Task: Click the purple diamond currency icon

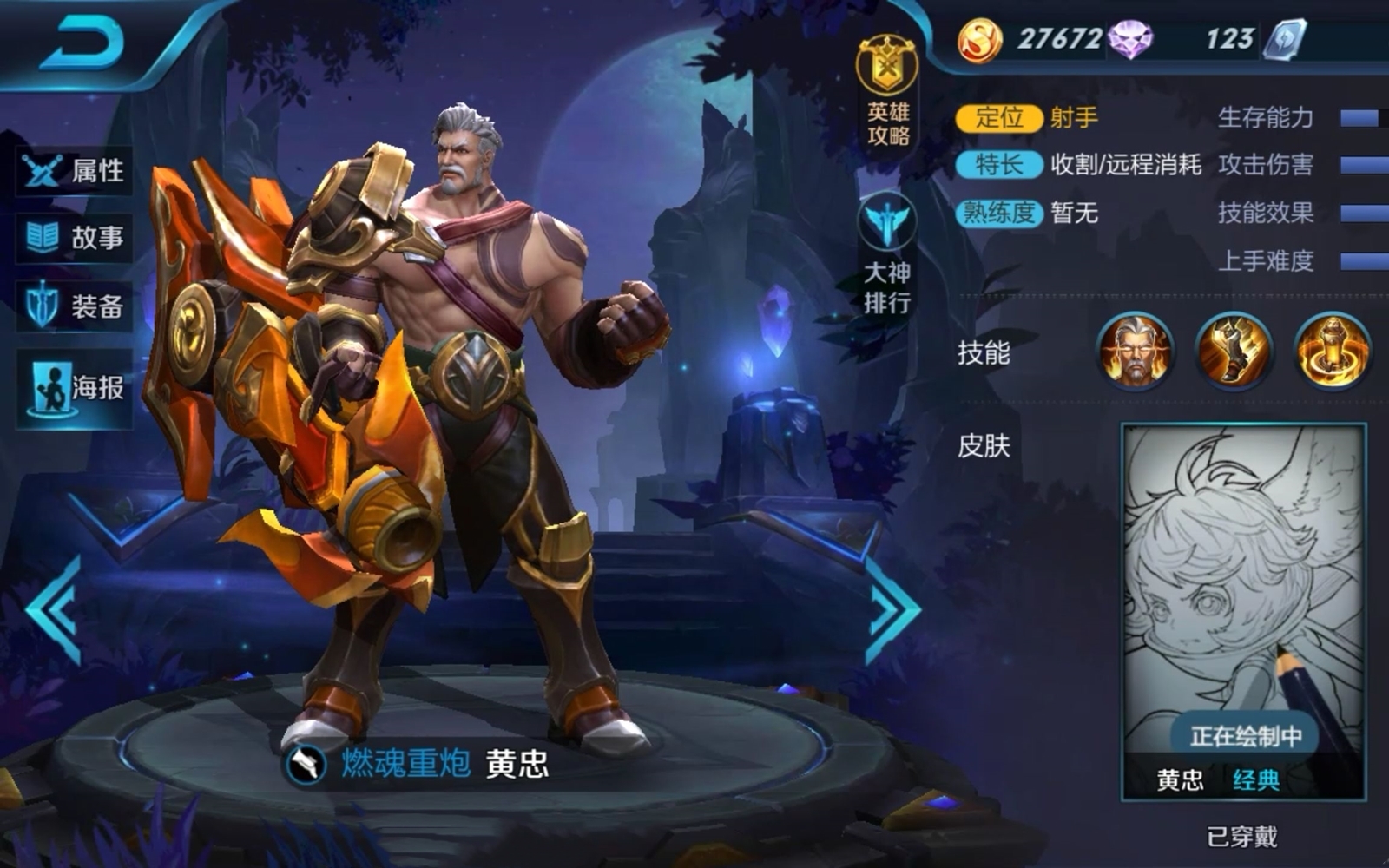Action: click(1130, 40)
